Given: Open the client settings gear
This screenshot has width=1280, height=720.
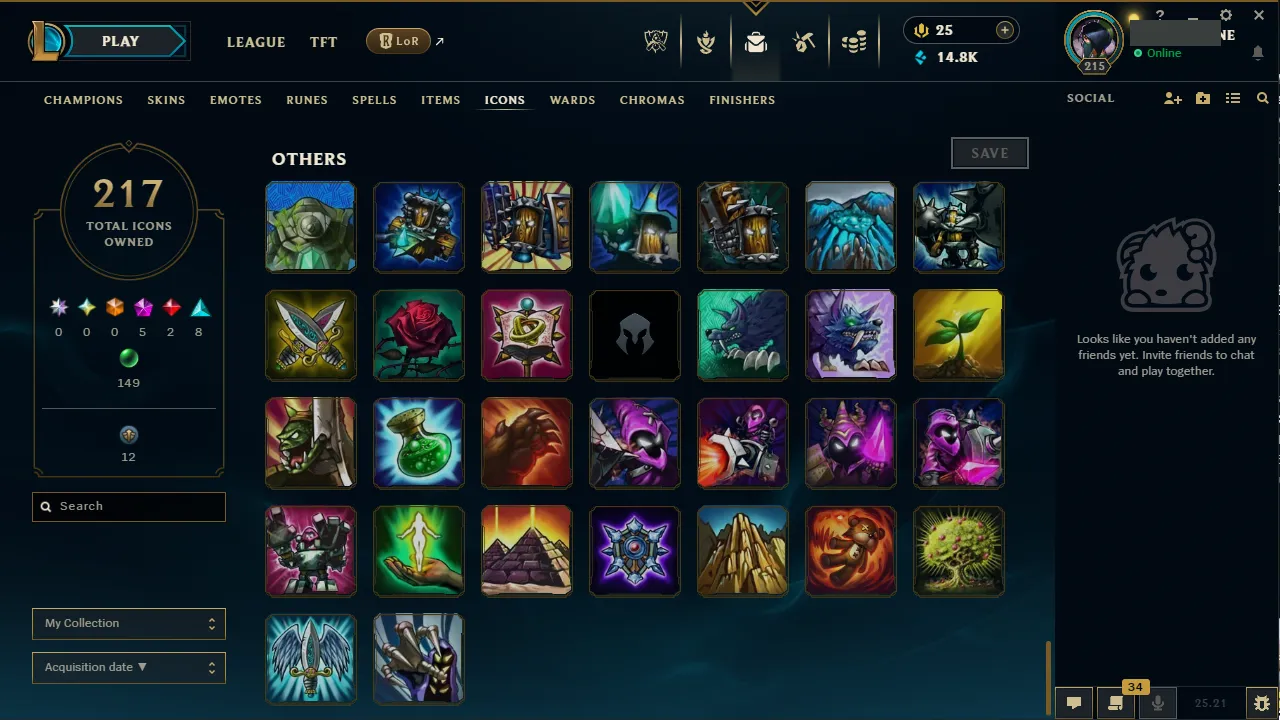Looking at the screenshot, I should [x=1225, y=15].
